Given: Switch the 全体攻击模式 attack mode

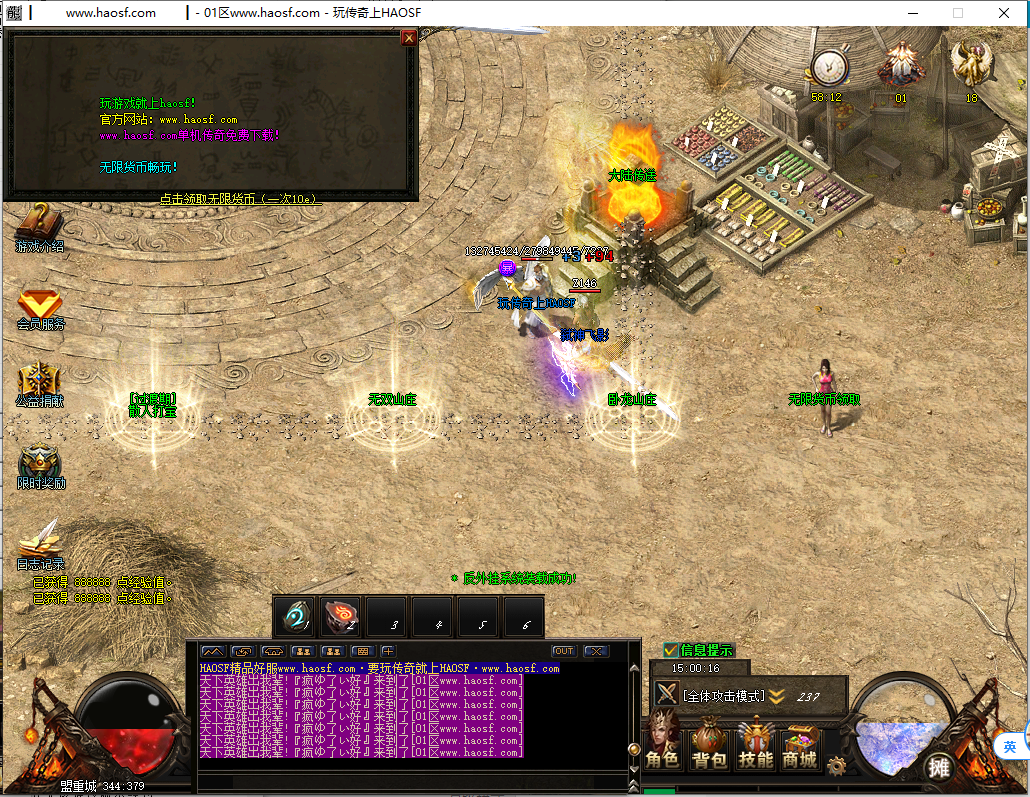Looking at the screenshot, I should (722, 696).
